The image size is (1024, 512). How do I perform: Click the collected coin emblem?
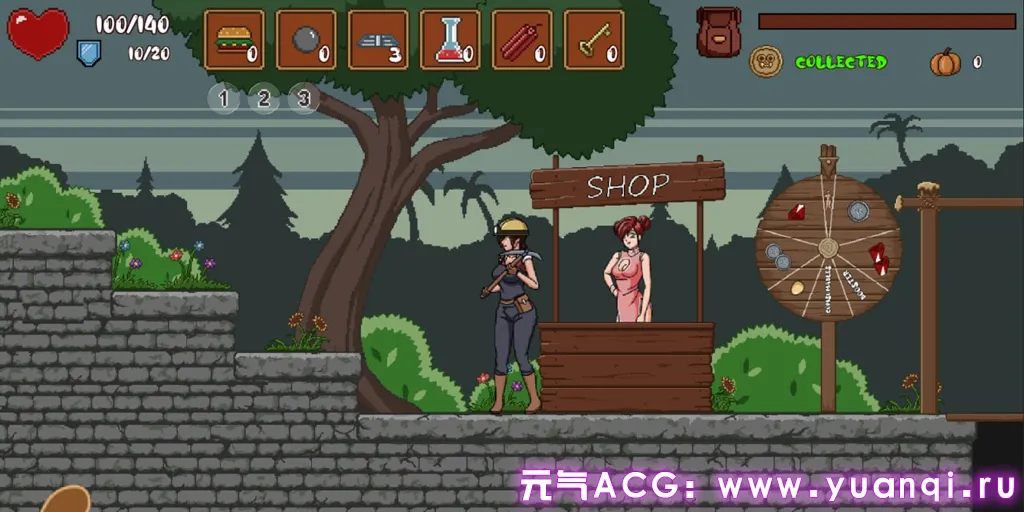[766, 61]
